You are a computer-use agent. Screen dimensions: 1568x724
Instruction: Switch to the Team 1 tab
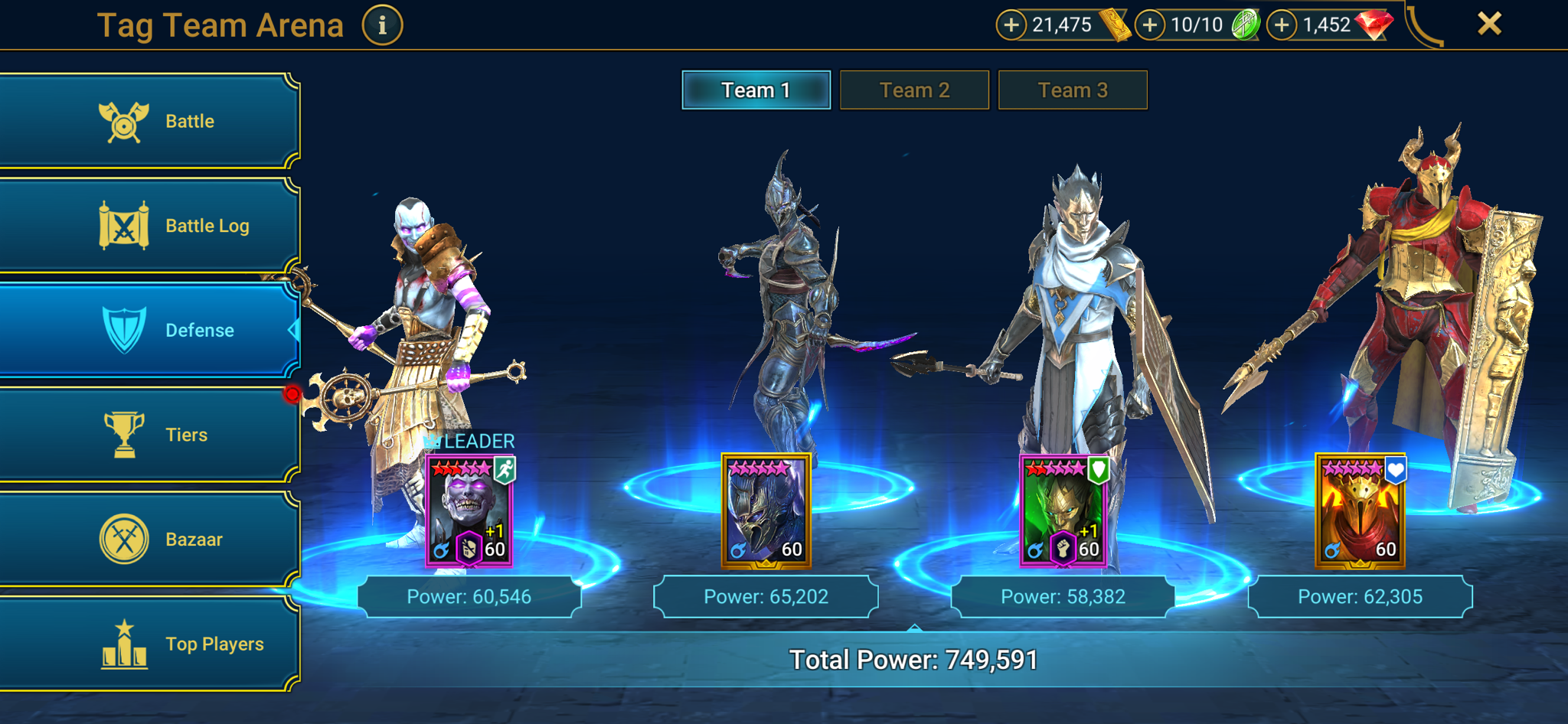756,90
